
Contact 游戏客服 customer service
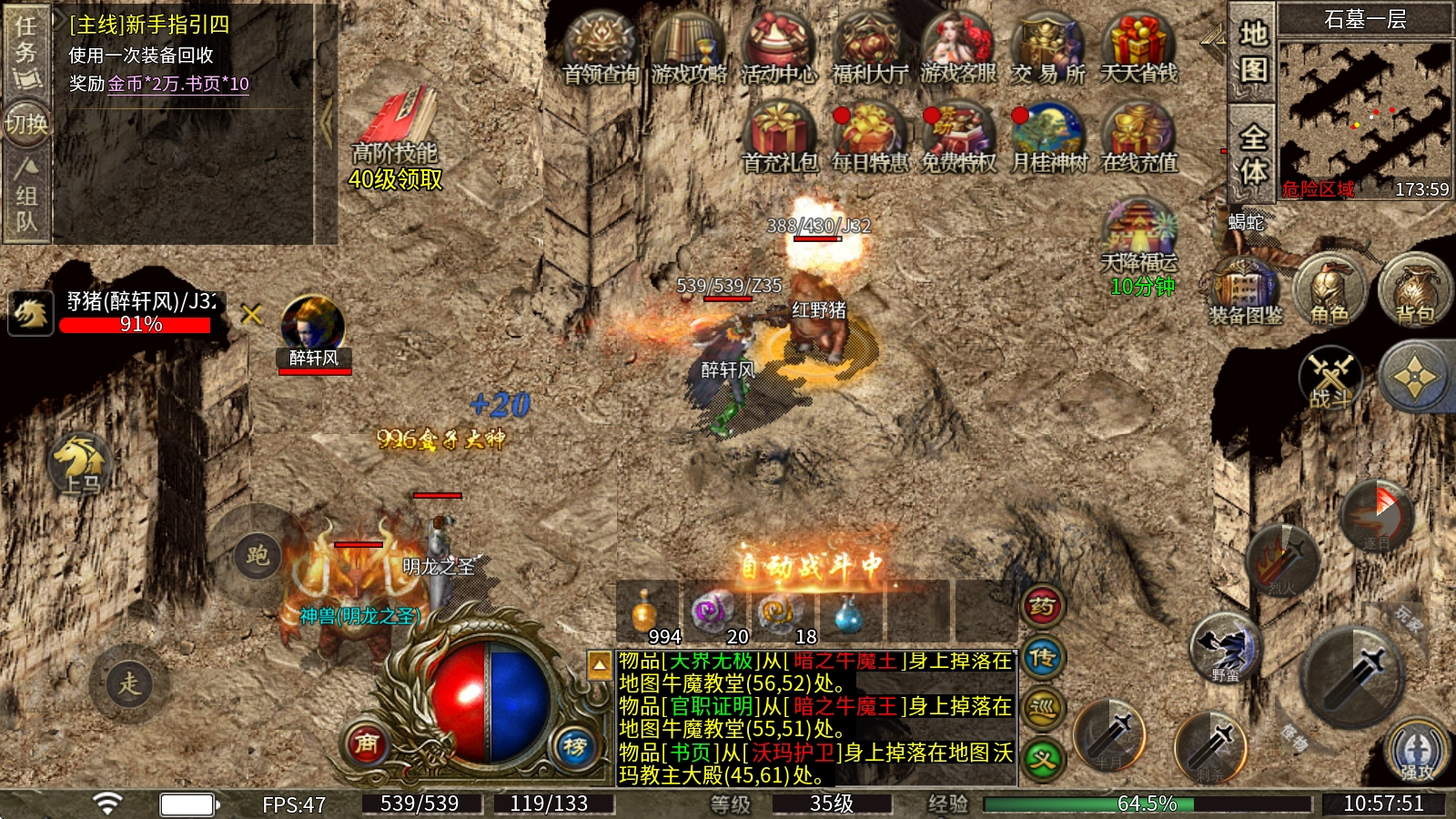(x=958, y=45)
